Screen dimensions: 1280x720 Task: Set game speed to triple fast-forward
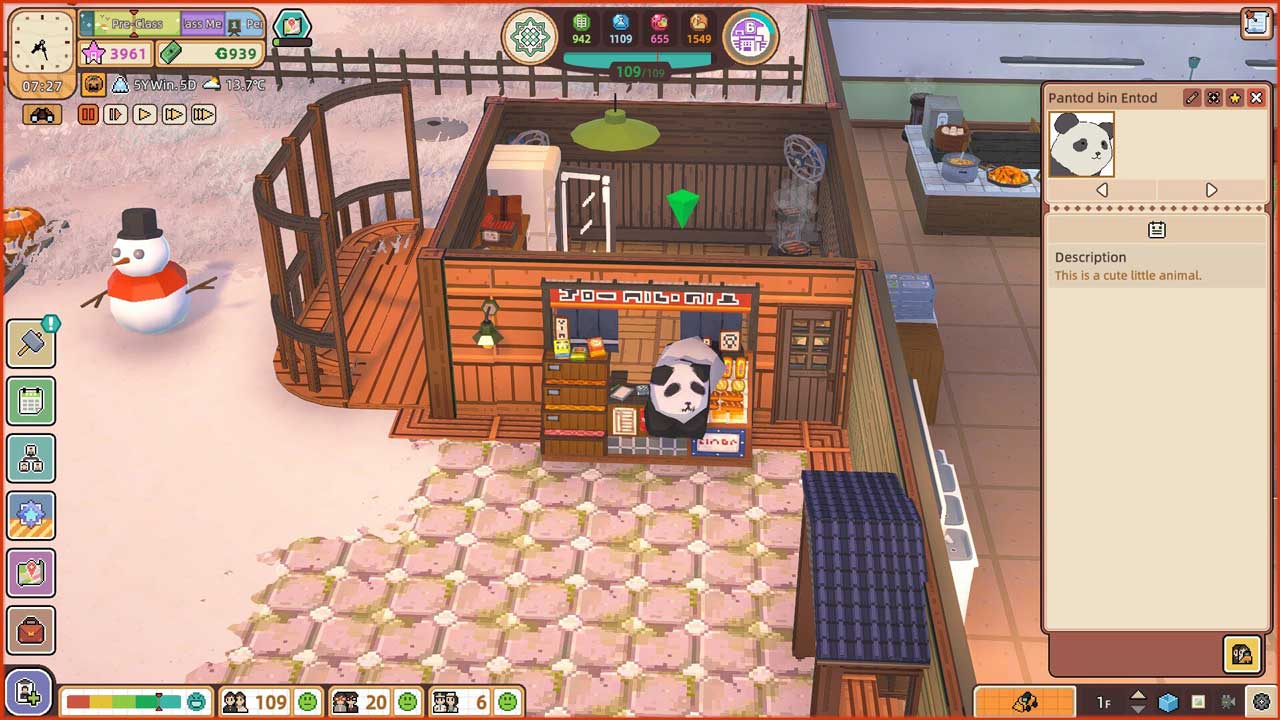point(203,115)
